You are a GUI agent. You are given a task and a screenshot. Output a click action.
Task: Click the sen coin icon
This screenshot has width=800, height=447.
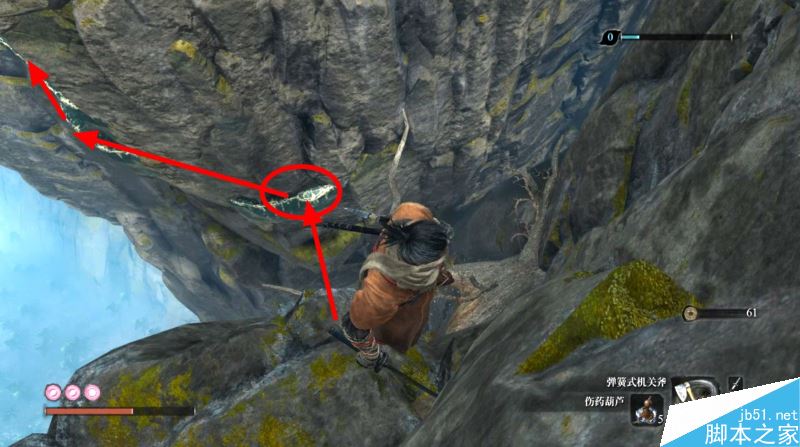coord(690,313)
